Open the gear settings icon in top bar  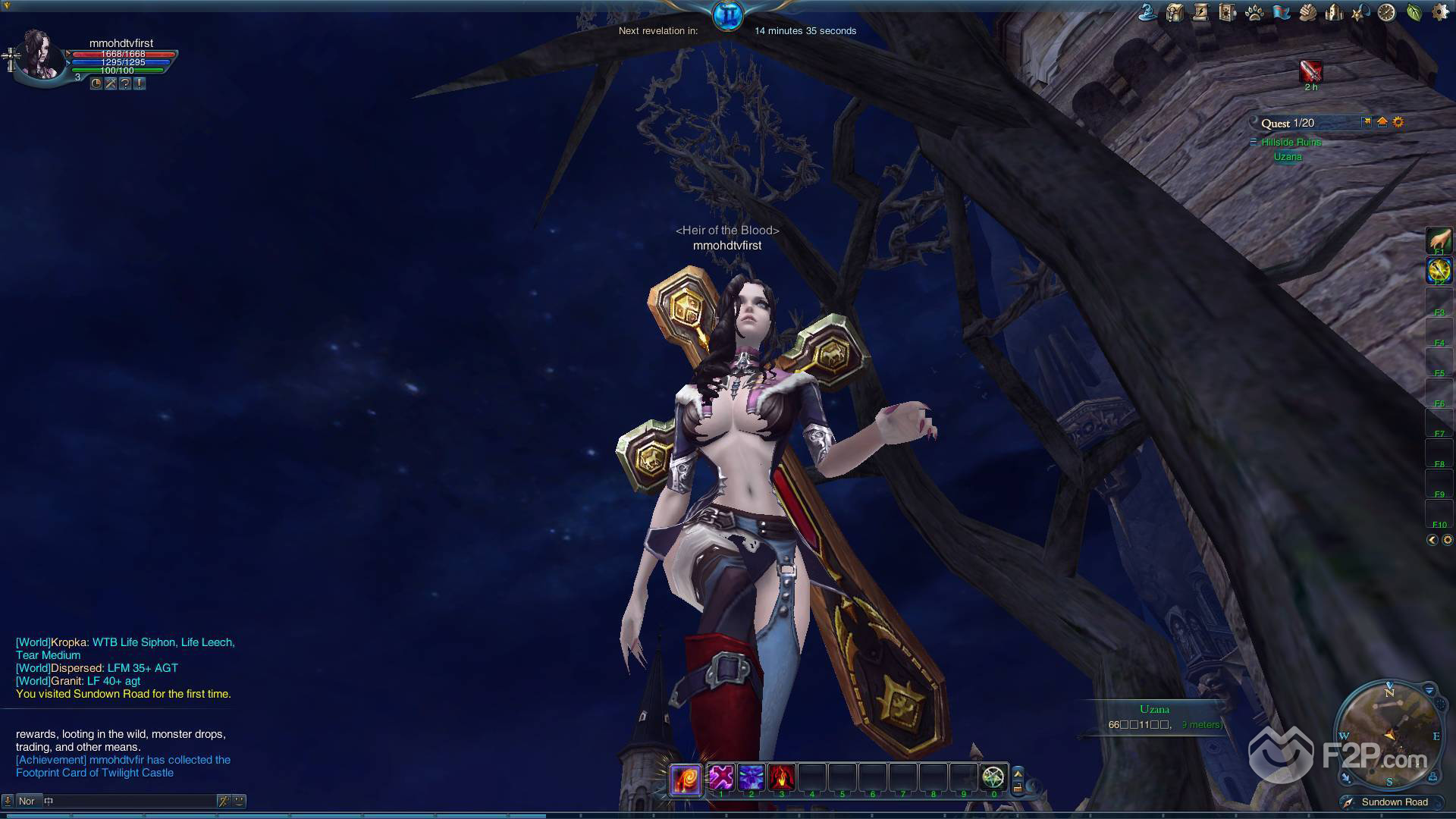coord(1439,12)
